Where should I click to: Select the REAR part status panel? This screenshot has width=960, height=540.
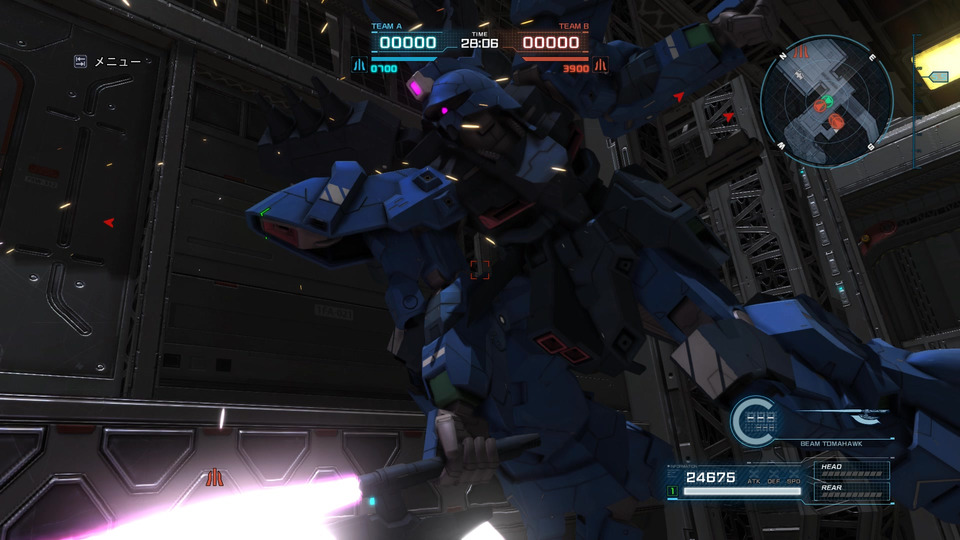(x=851, y=491)
